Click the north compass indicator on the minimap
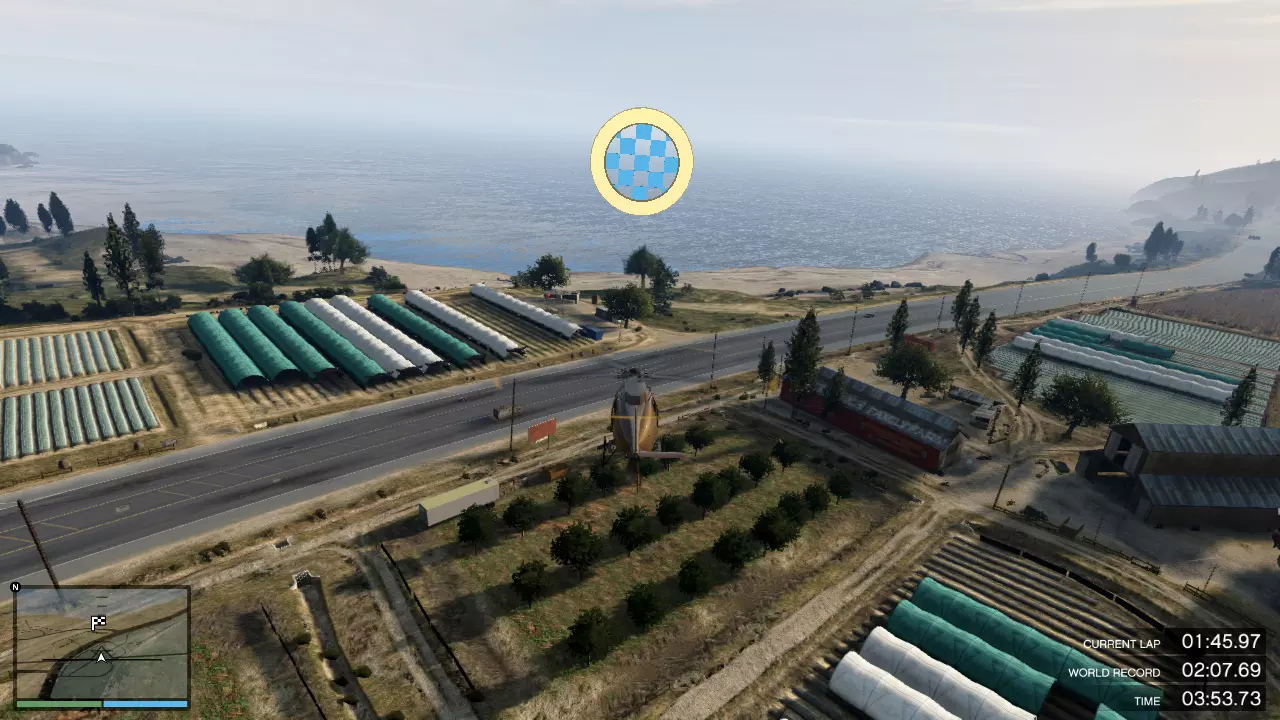This screenshot has width=1280, height=720. click(15, 587)
